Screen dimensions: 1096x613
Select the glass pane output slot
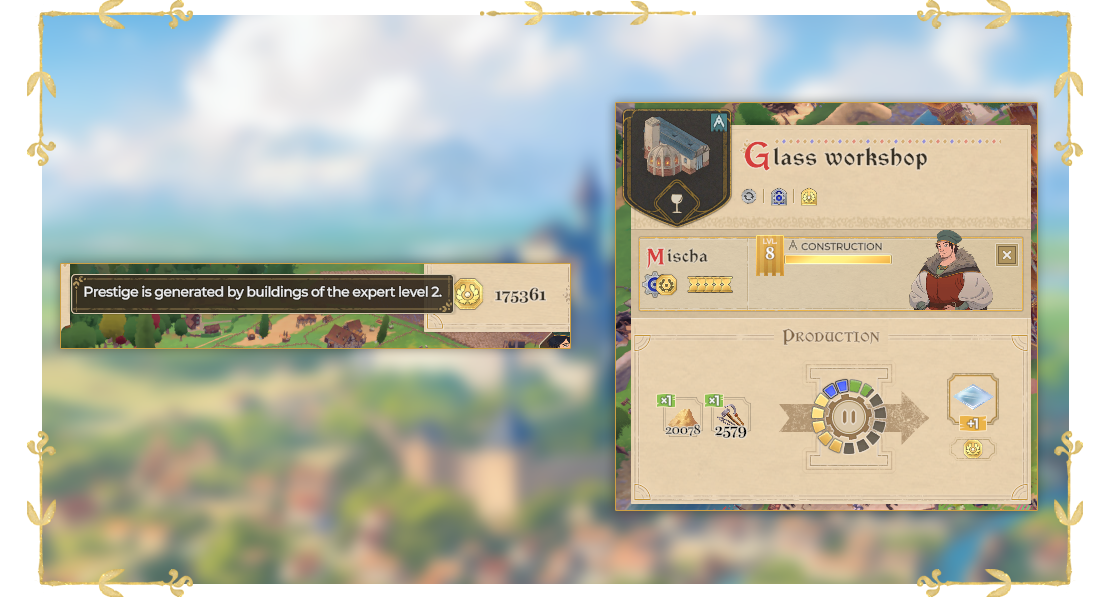[x=972, y=397]
